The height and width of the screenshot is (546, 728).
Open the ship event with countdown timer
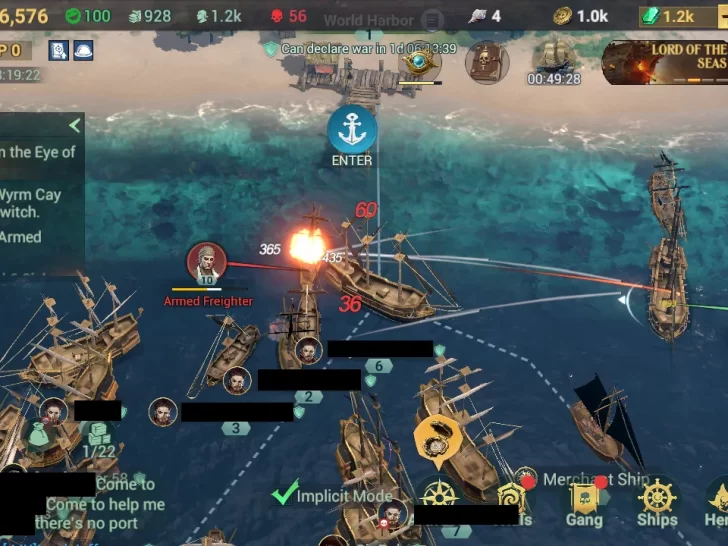coord(554,62)
